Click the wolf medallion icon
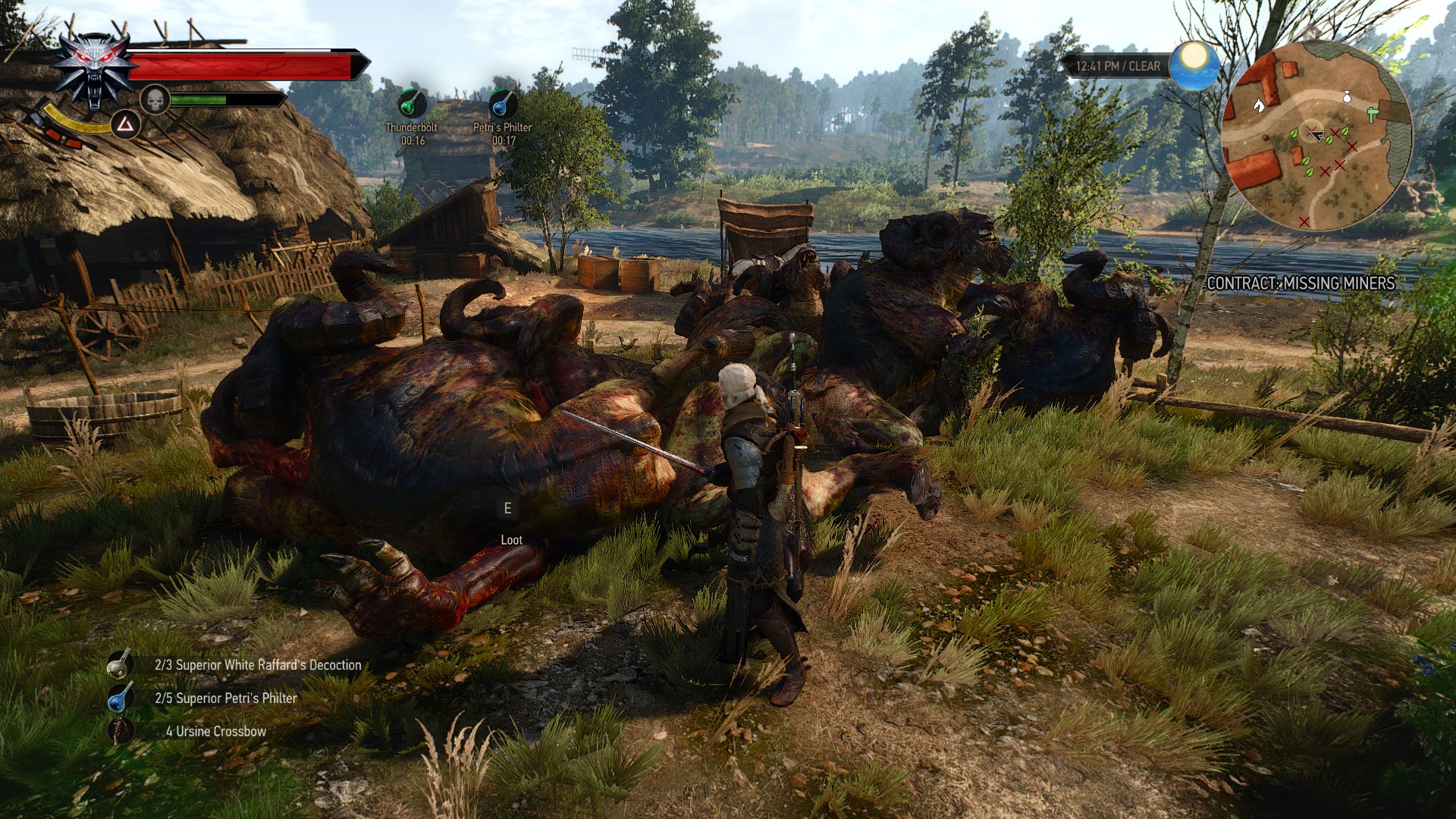Image resolution: width=1456 pixels, height=819 pixels. tap(93, 70)
